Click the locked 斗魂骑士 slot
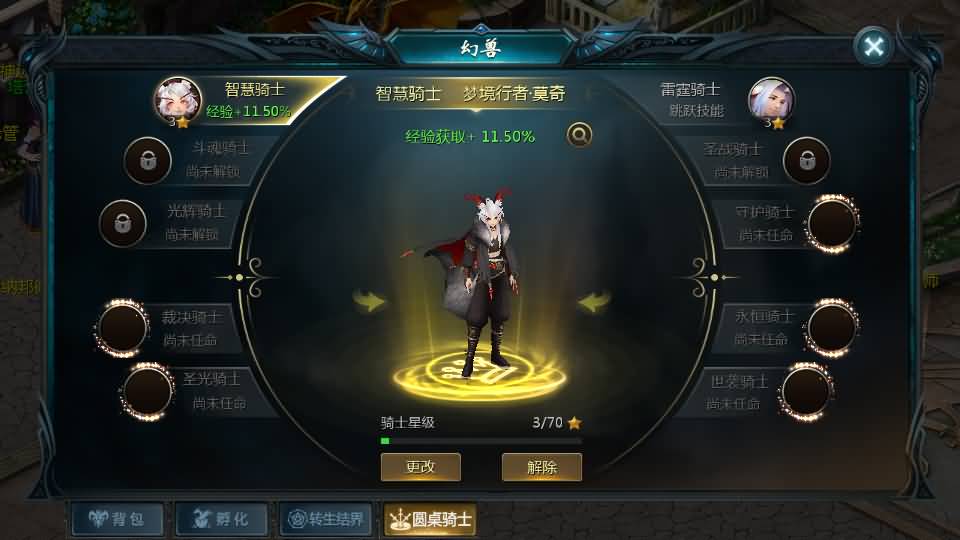 [147, 160]
